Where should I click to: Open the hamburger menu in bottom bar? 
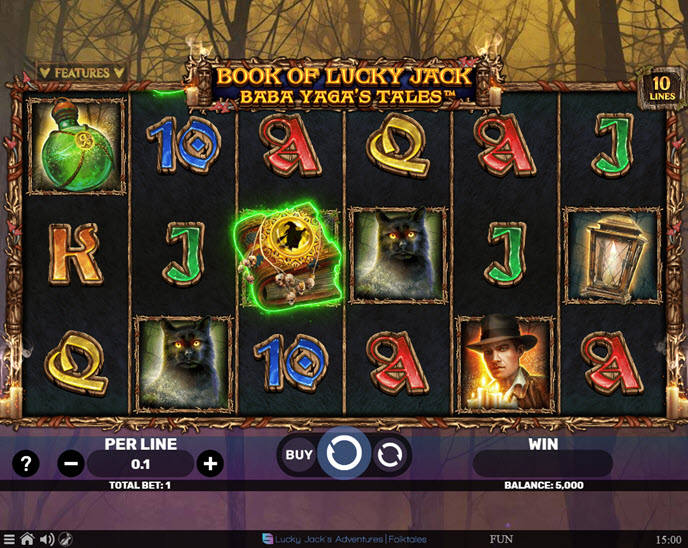pos(9,540)
